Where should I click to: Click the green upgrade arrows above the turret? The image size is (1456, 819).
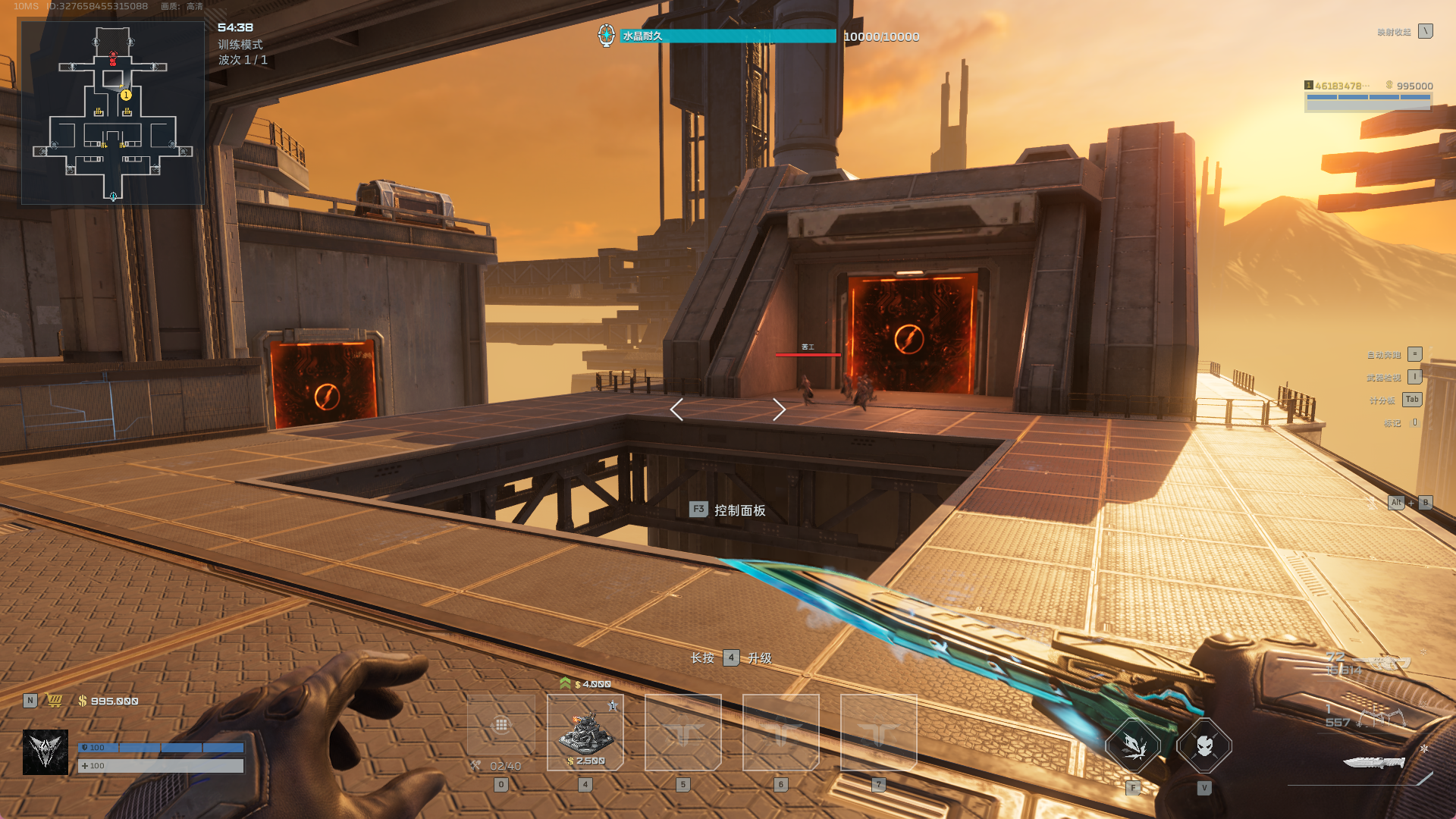click(565, 683)
